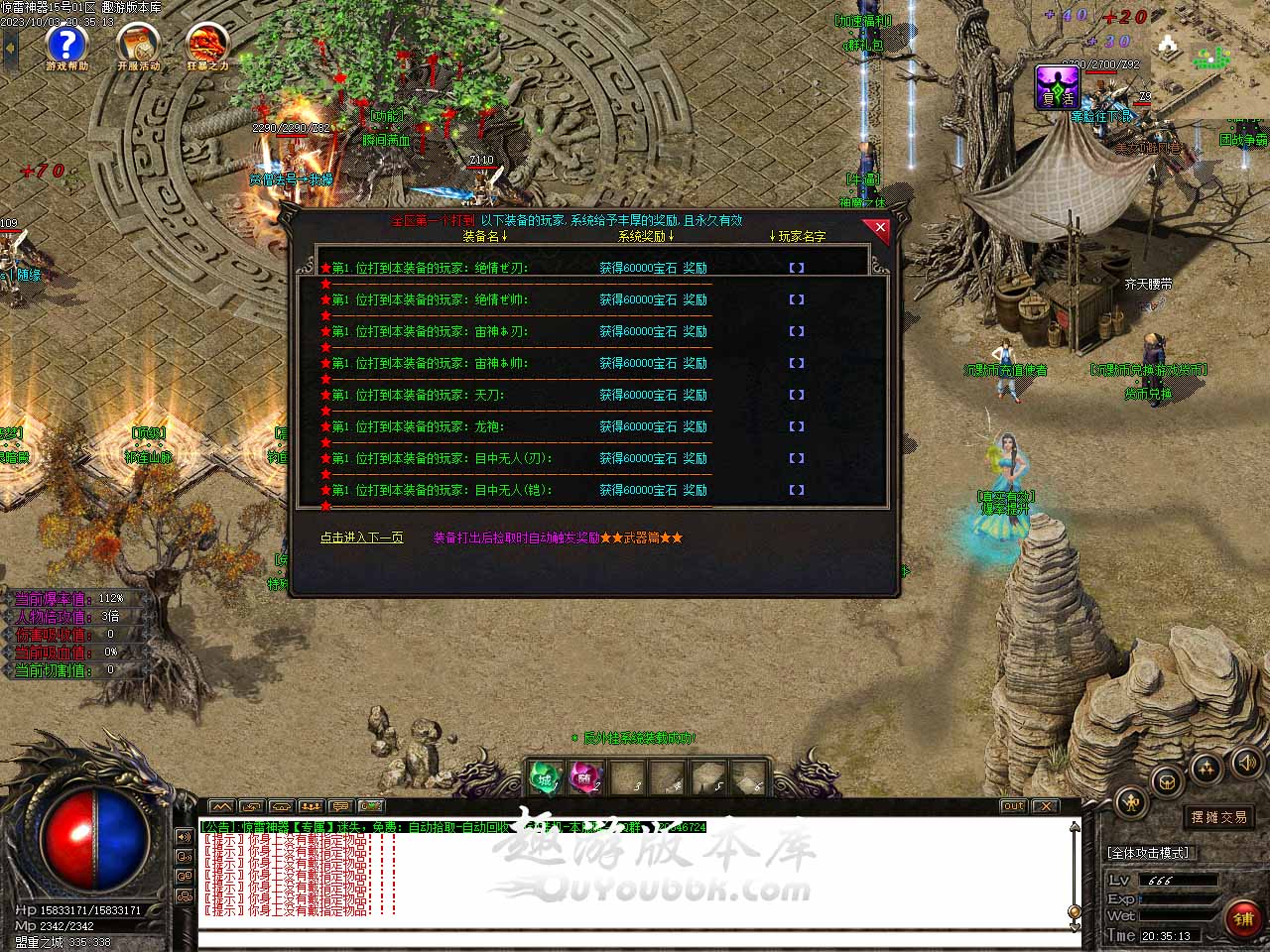Open the 游戏帮助 game help icon
The image size is (1270, 952).
(x=66, y=46)
